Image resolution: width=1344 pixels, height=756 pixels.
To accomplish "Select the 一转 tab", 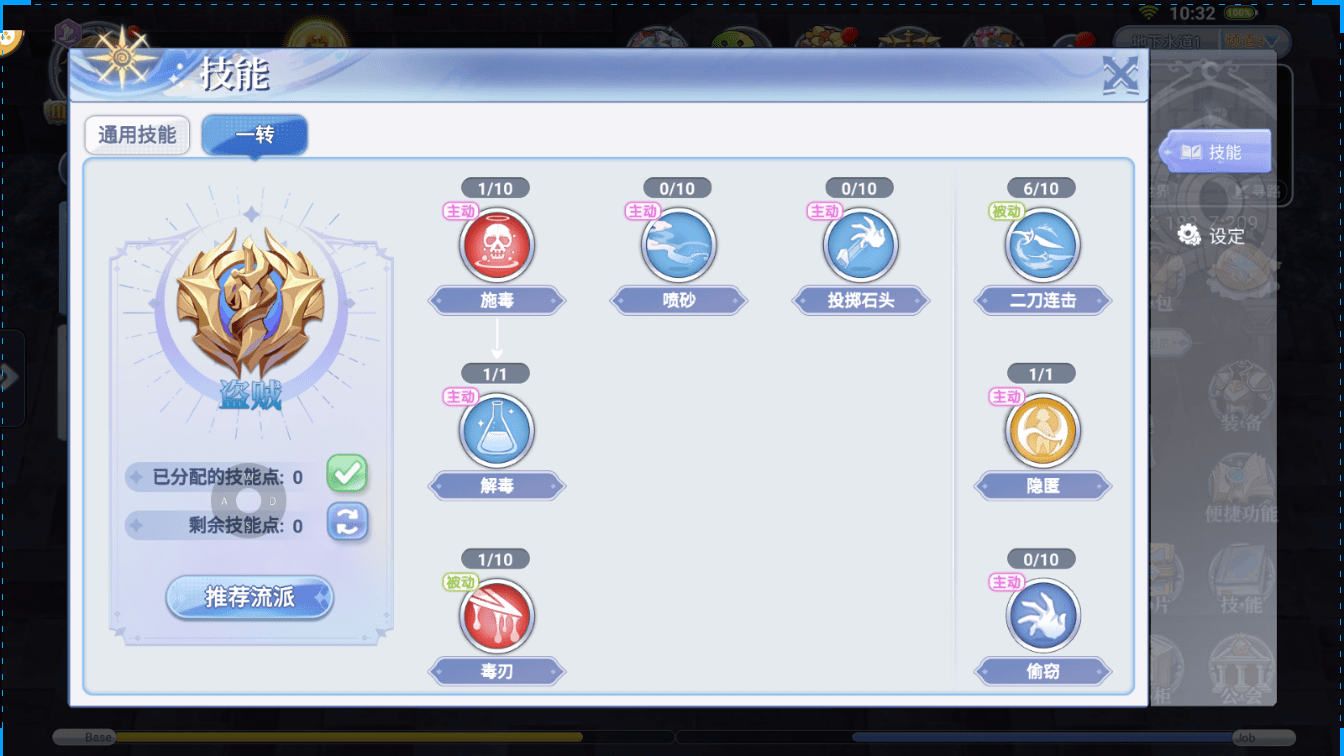I will coord(254,135).
